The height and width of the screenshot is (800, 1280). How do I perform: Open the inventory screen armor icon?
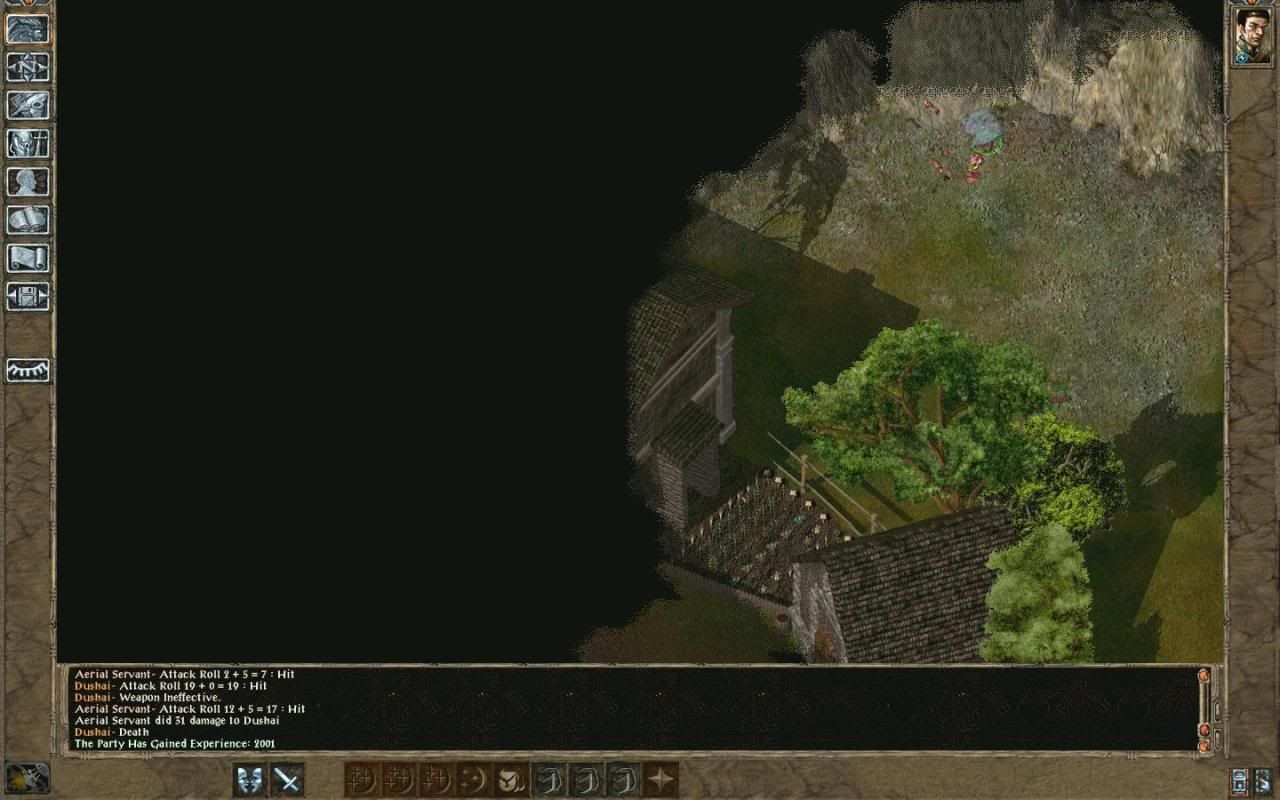[27, 143]
